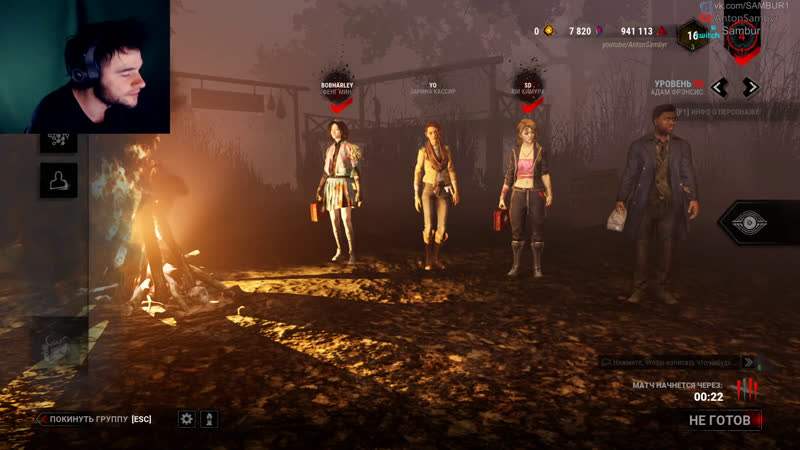Screen dimensions: 800x450
Task: Open the player level 16 badge
Action: 690,37
